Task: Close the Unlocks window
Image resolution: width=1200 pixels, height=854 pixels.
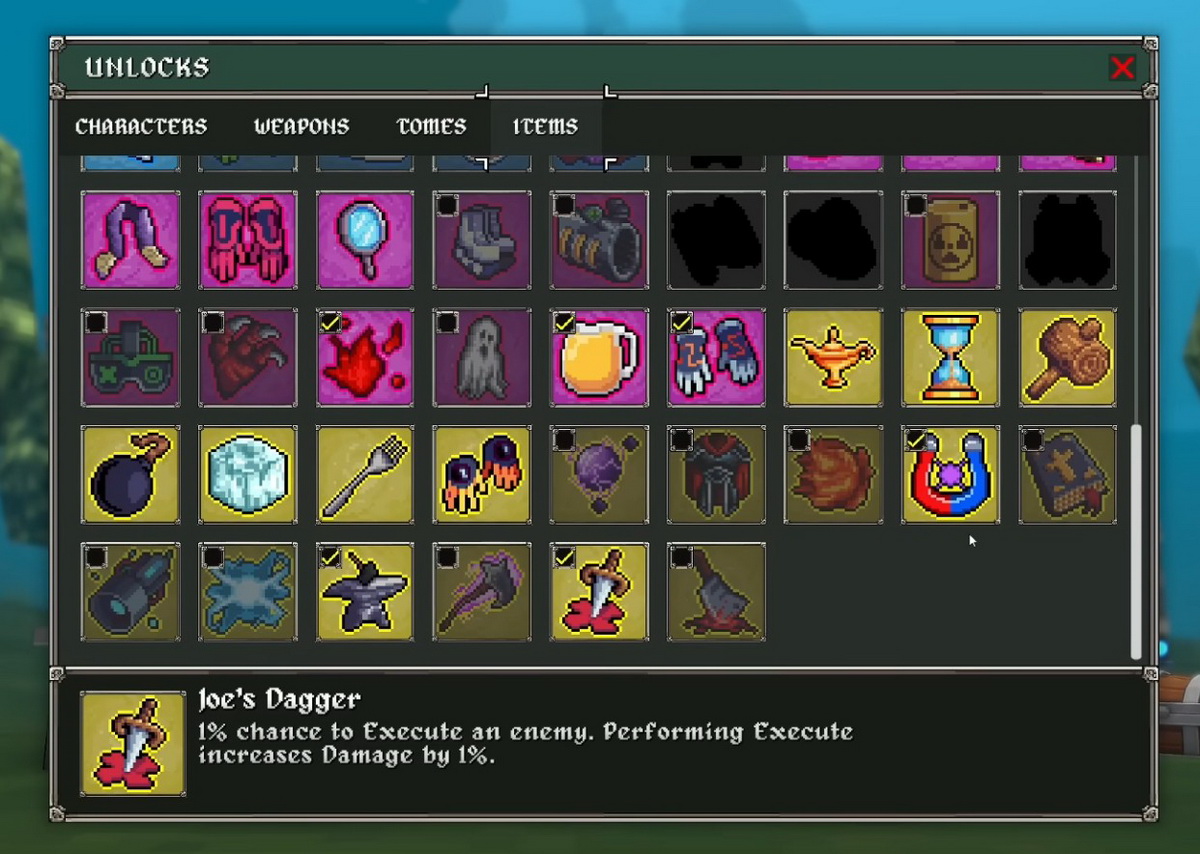Action: tap(1122, 67)
